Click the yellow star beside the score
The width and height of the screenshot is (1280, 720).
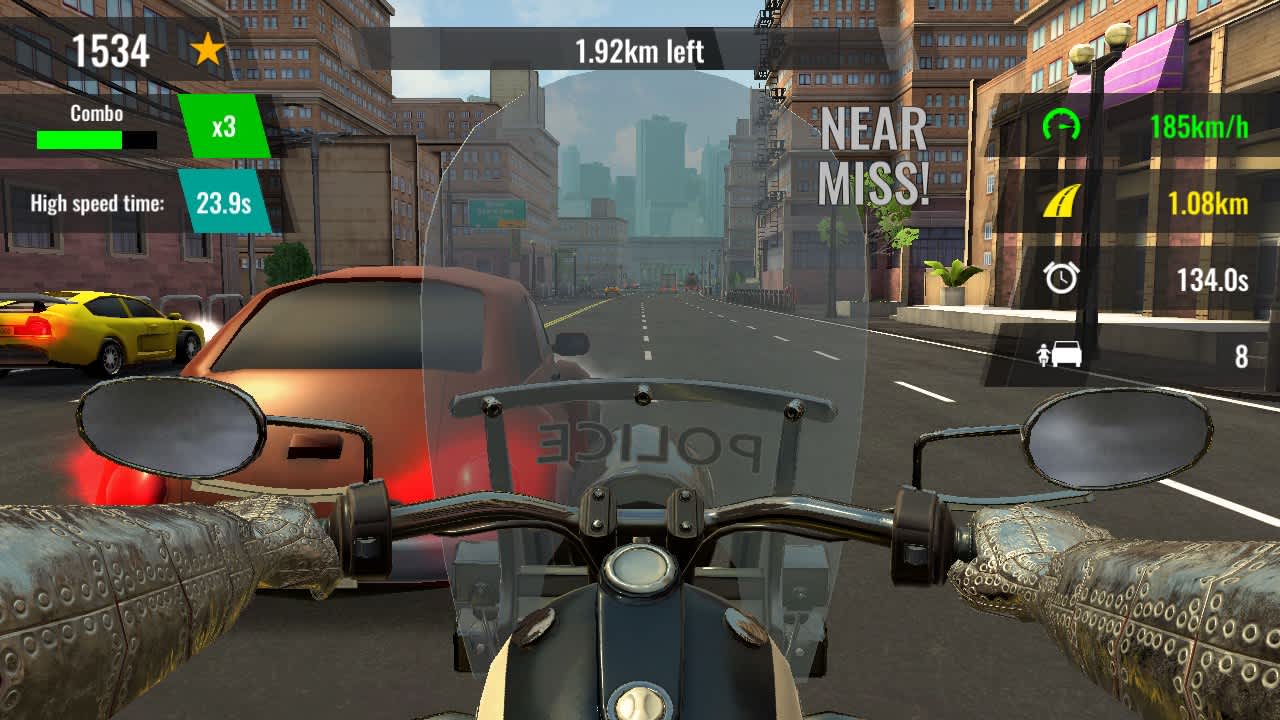point(209,49)
